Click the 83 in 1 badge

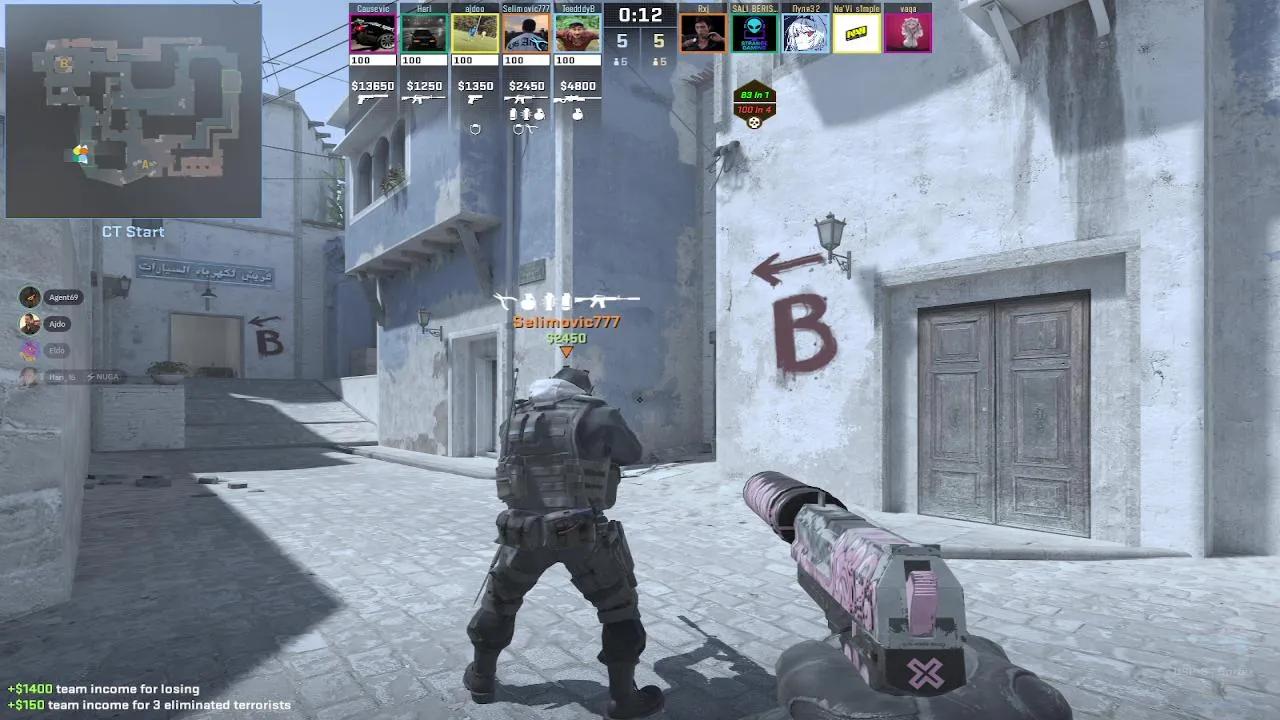[x=753, y=94]
